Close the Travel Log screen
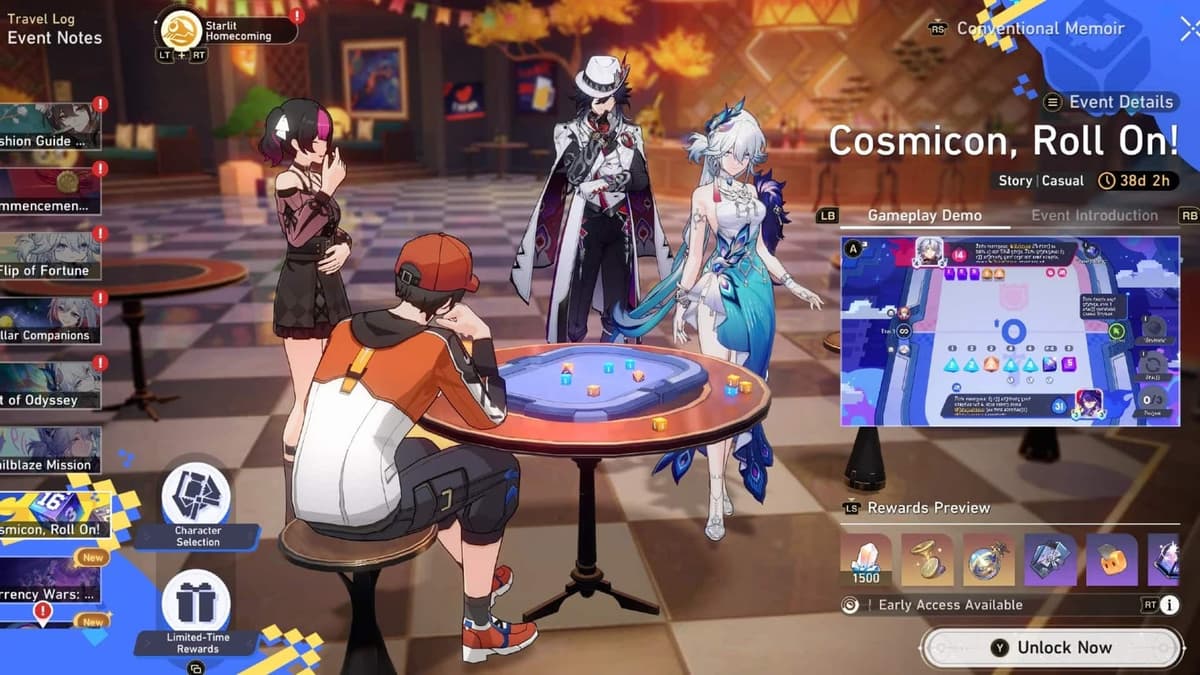This screenshot has width=1200, height=675. [x=1187, y=28]
